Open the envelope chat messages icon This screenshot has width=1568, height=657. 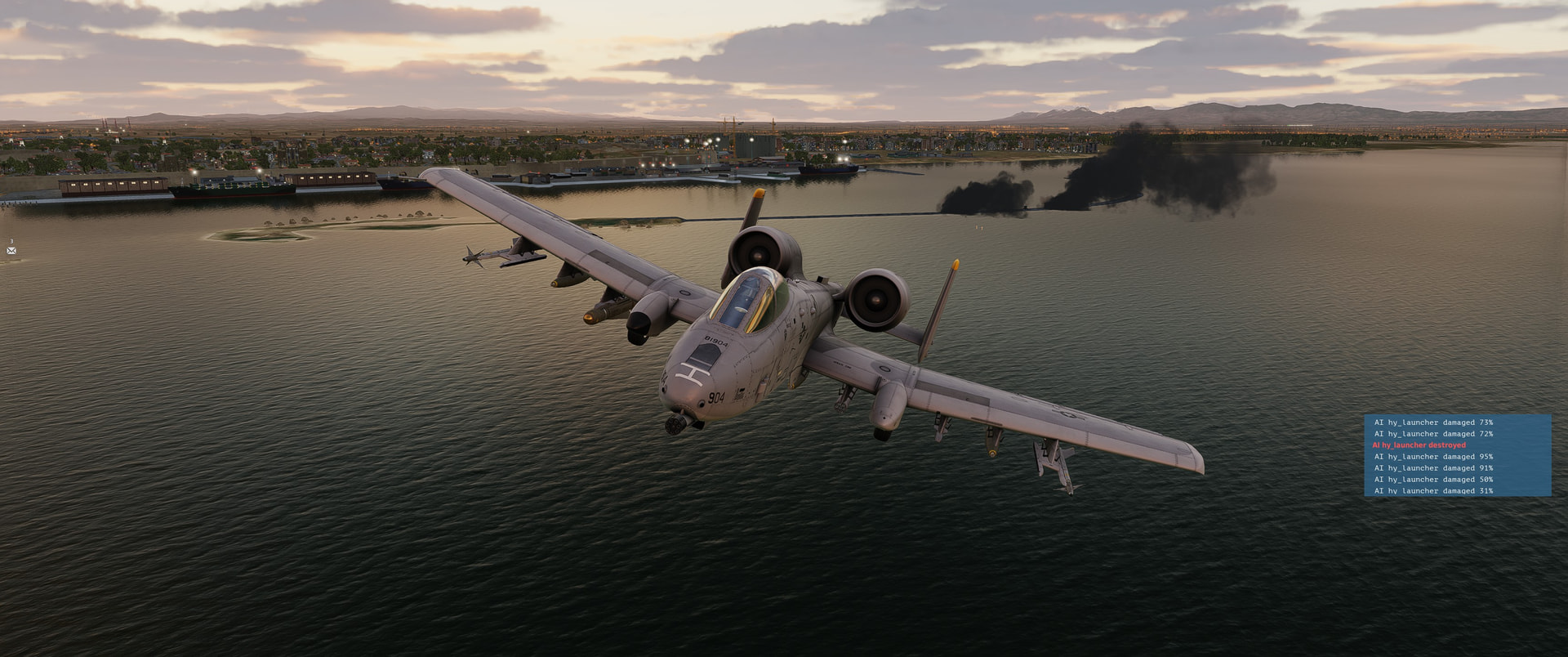pyautogui.click(x=11, y=250)
